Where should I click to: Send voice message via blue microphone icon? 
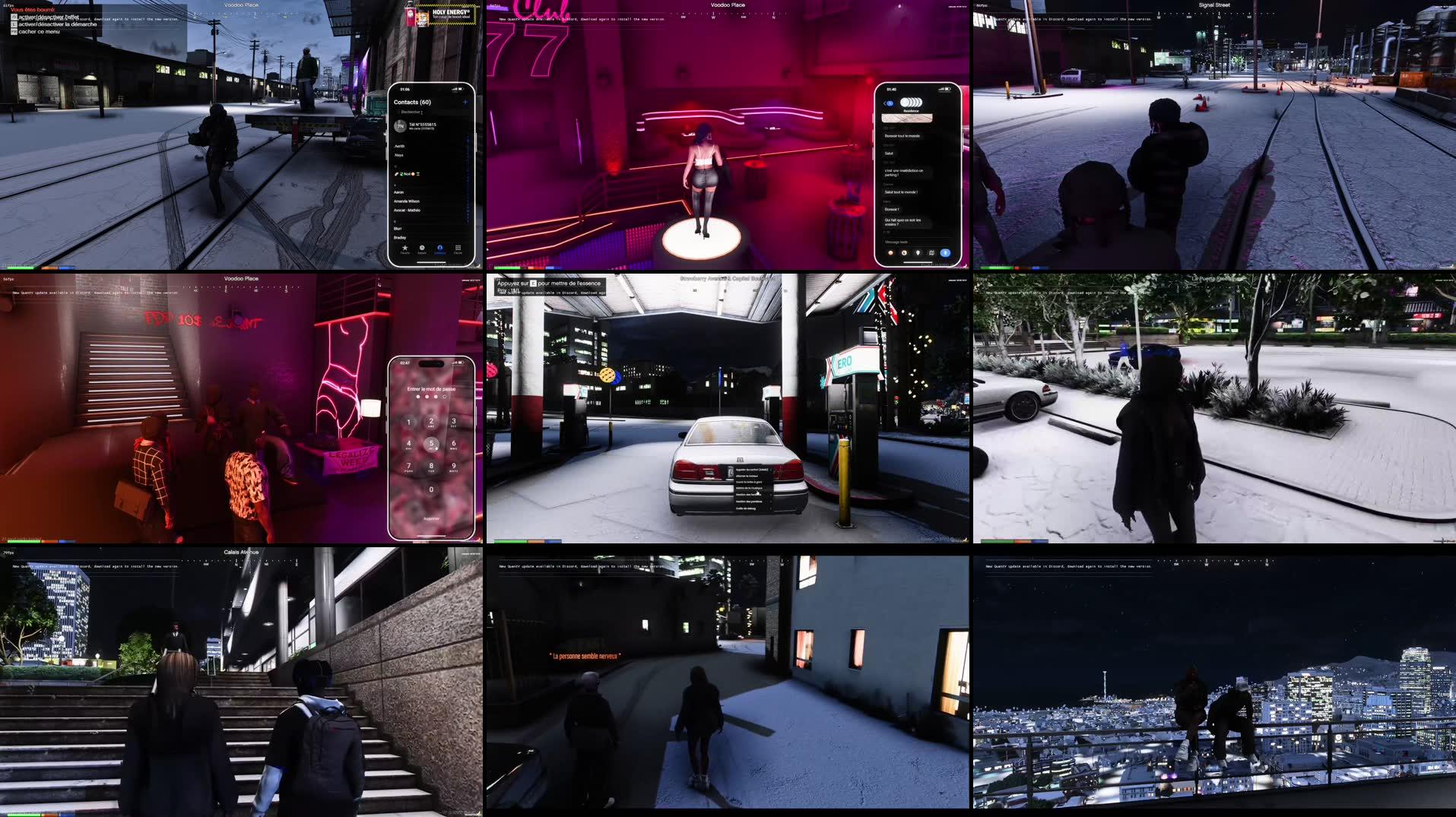[x=945, y=252]
